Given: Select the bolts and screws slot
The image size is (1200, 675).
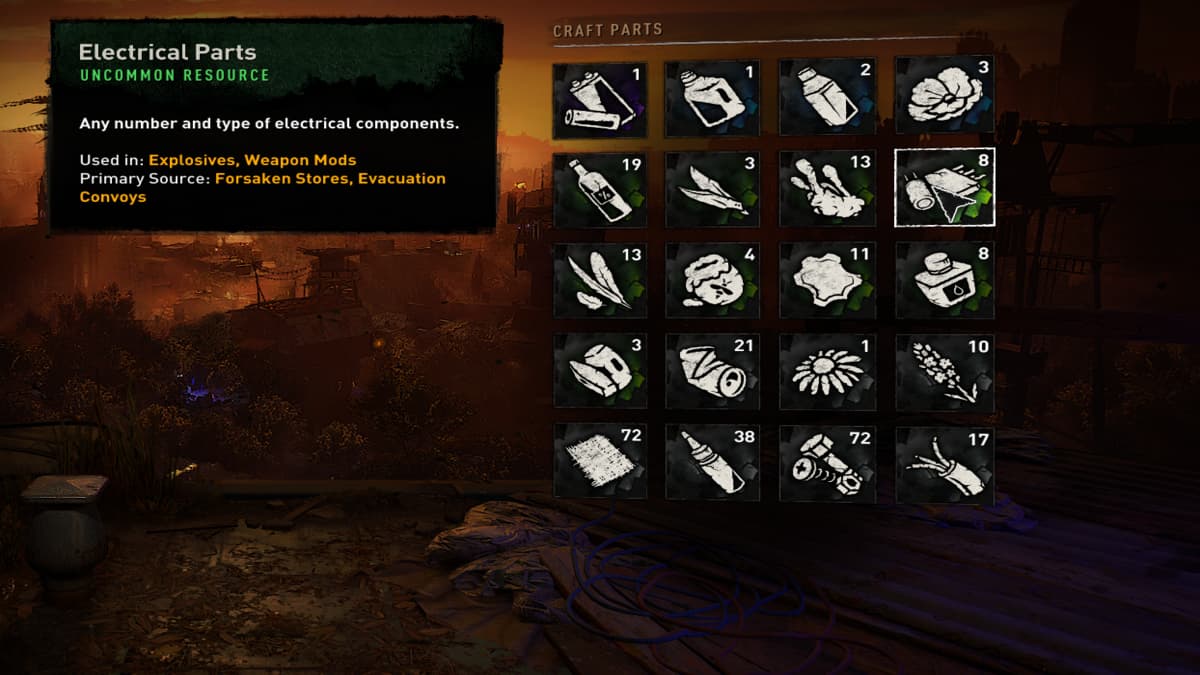Looking at the screenshot, I should [x=827, y=462].
